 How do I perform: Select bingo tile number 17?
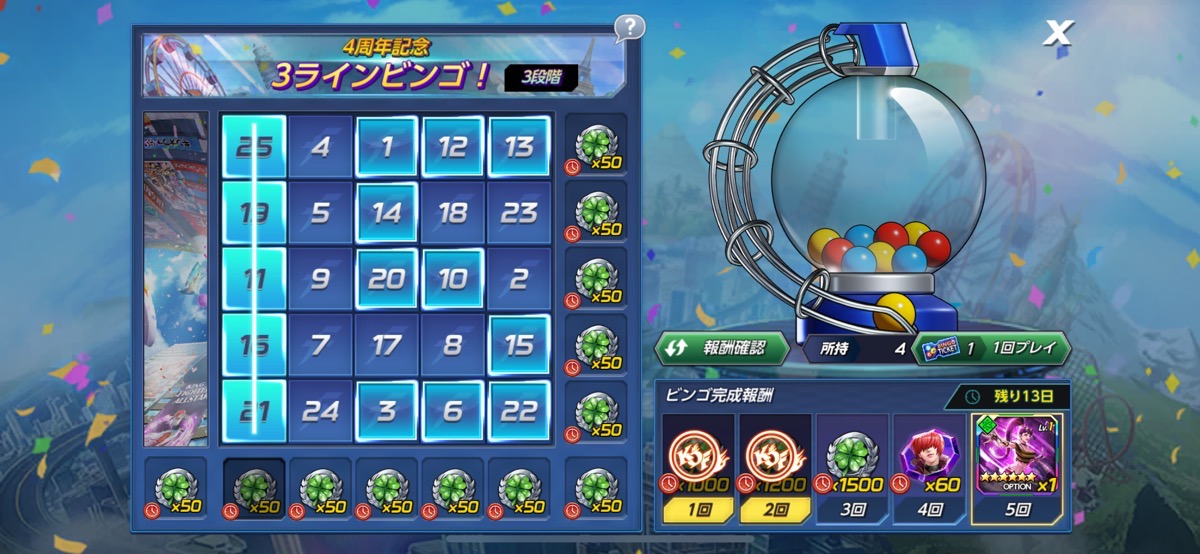point(386,346)
